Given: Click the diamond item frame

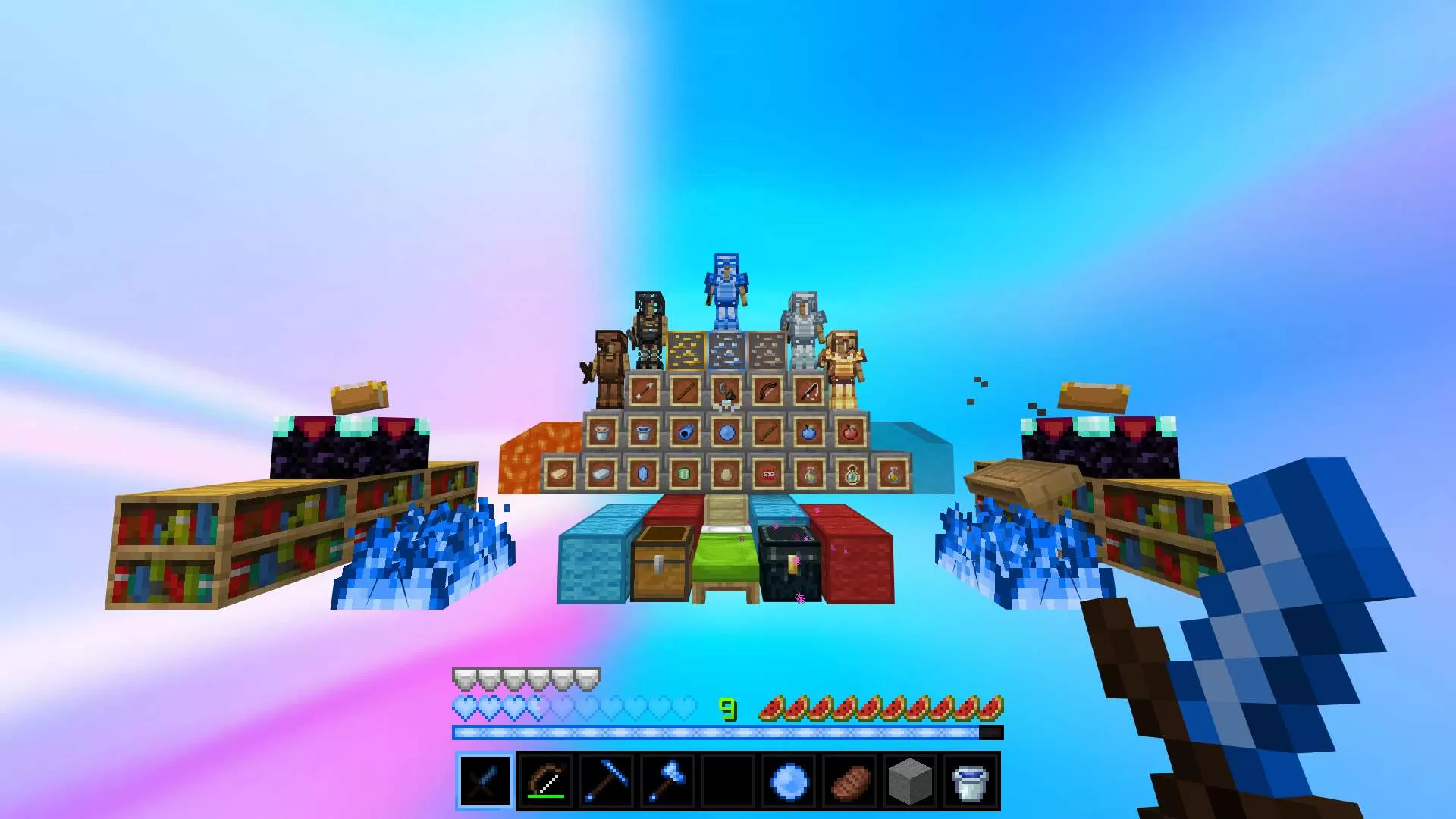Looking at the screenshot, I should click(x=642, y=475).
